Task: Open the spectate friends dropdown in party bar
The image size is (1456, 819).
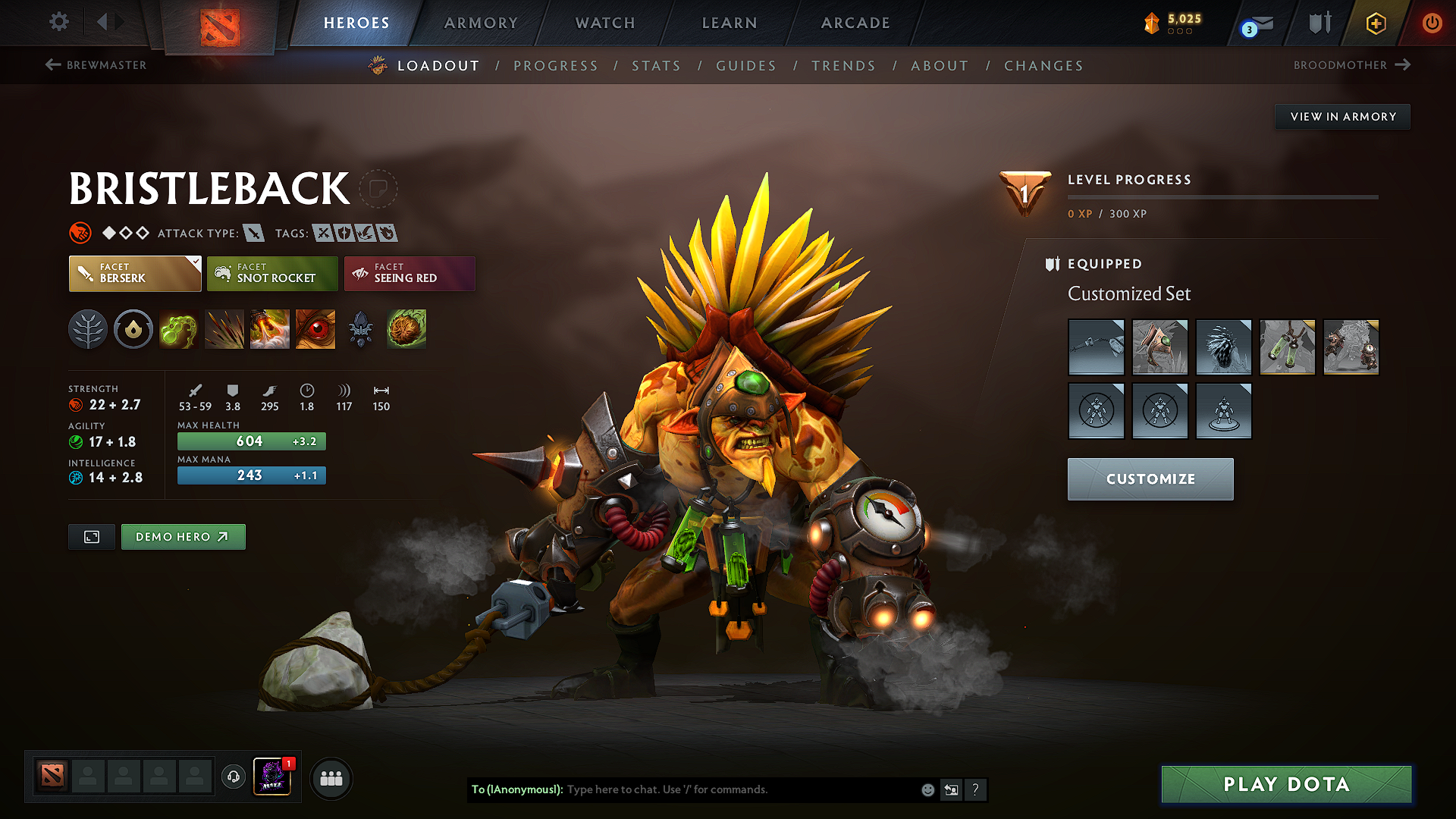Action: pos(234,778)
